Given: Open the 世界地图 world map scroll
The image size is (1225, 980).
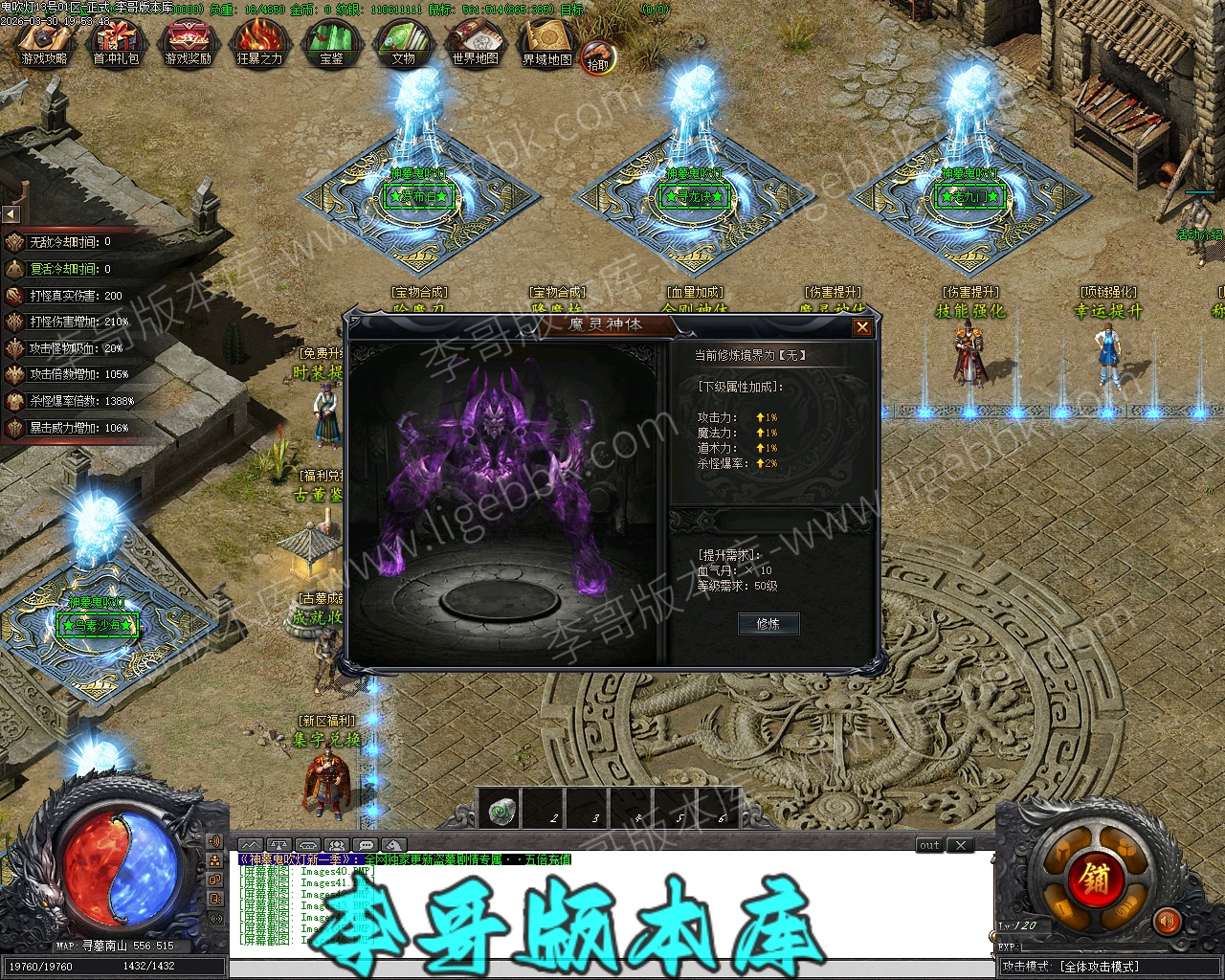Looking at the screenshot, I should pos(475,42).
